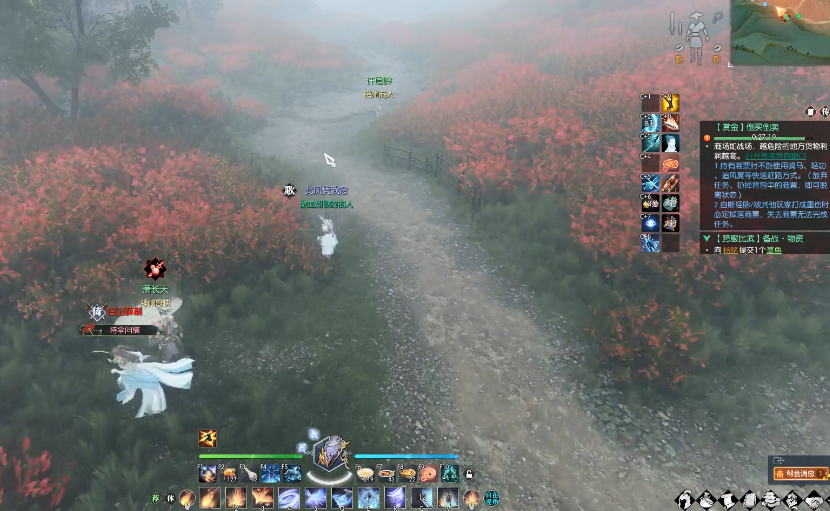830x511 pixels.
Task: Activate the F4 blue skill slot
Action: [x=271, y=473]
